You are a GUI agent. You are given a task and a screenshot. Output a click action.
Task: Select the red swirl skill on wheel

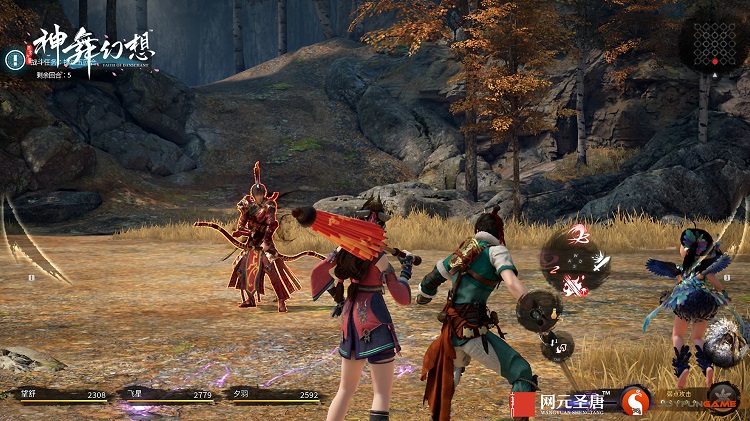577,236
